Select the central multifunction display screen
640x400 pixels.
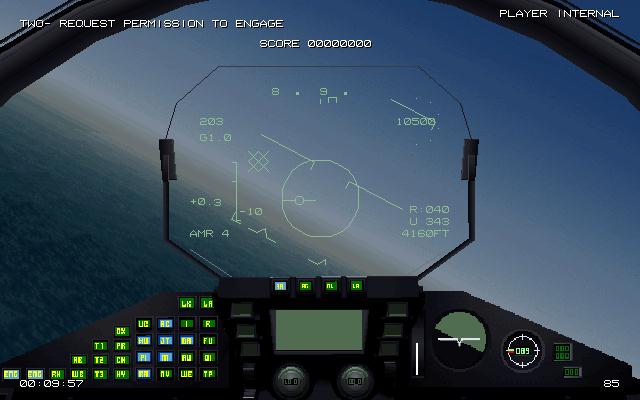pyautogui.click(x=319, y=330)
